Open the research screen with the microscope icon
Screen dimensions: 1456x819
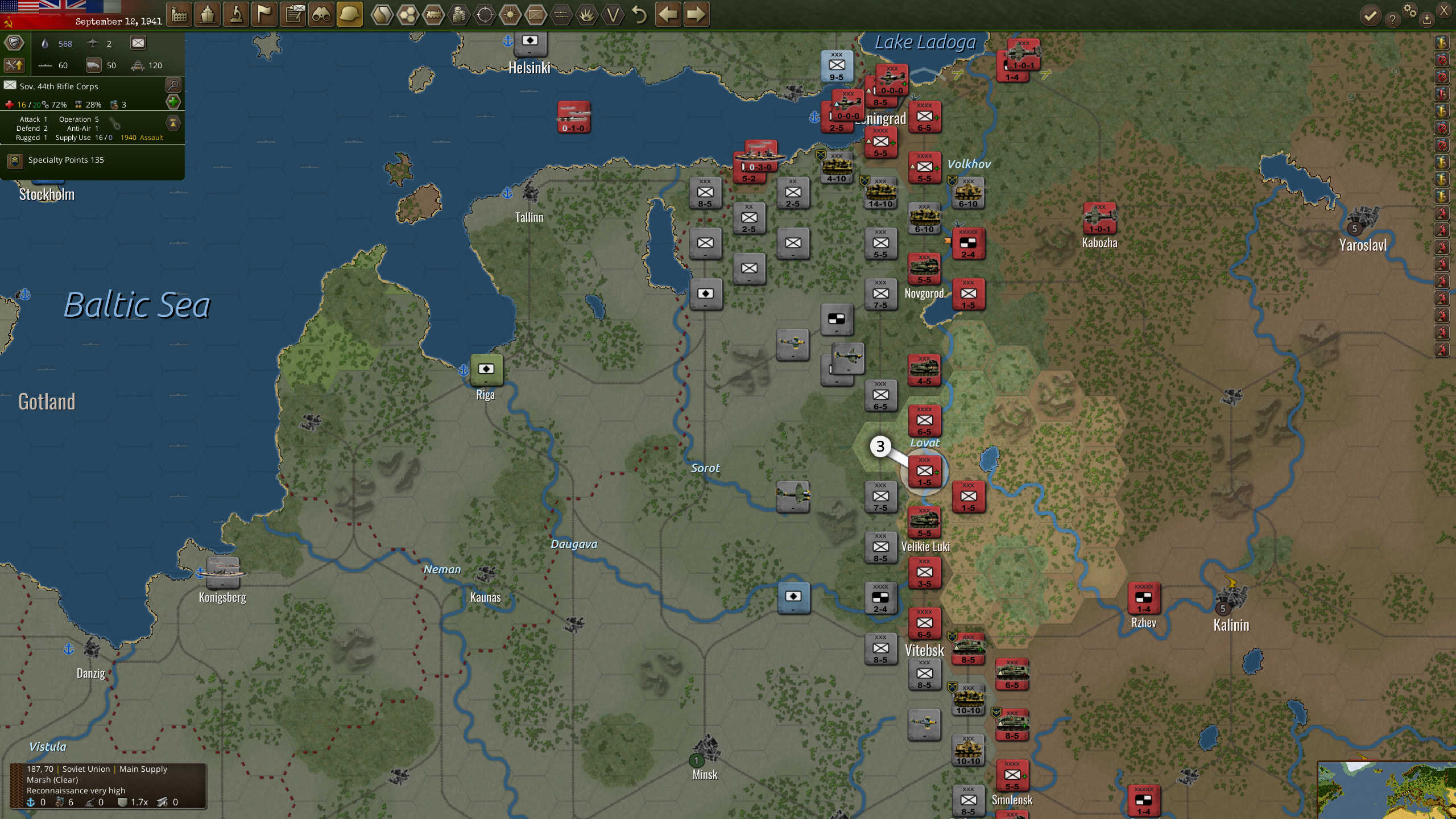[x=237, y=15]
